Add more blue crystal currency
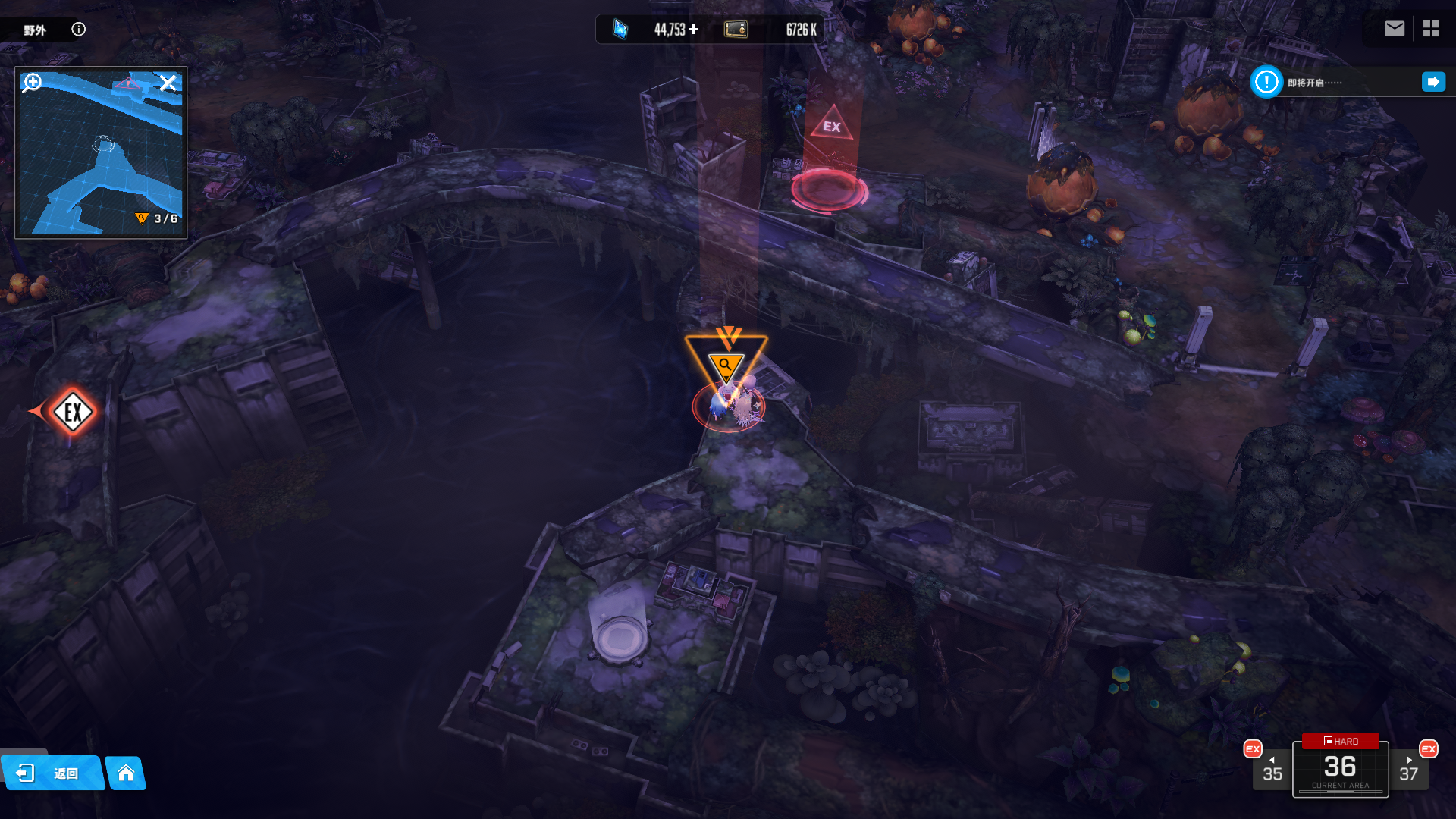1456x819 pixels. click(x=693, y=30)
